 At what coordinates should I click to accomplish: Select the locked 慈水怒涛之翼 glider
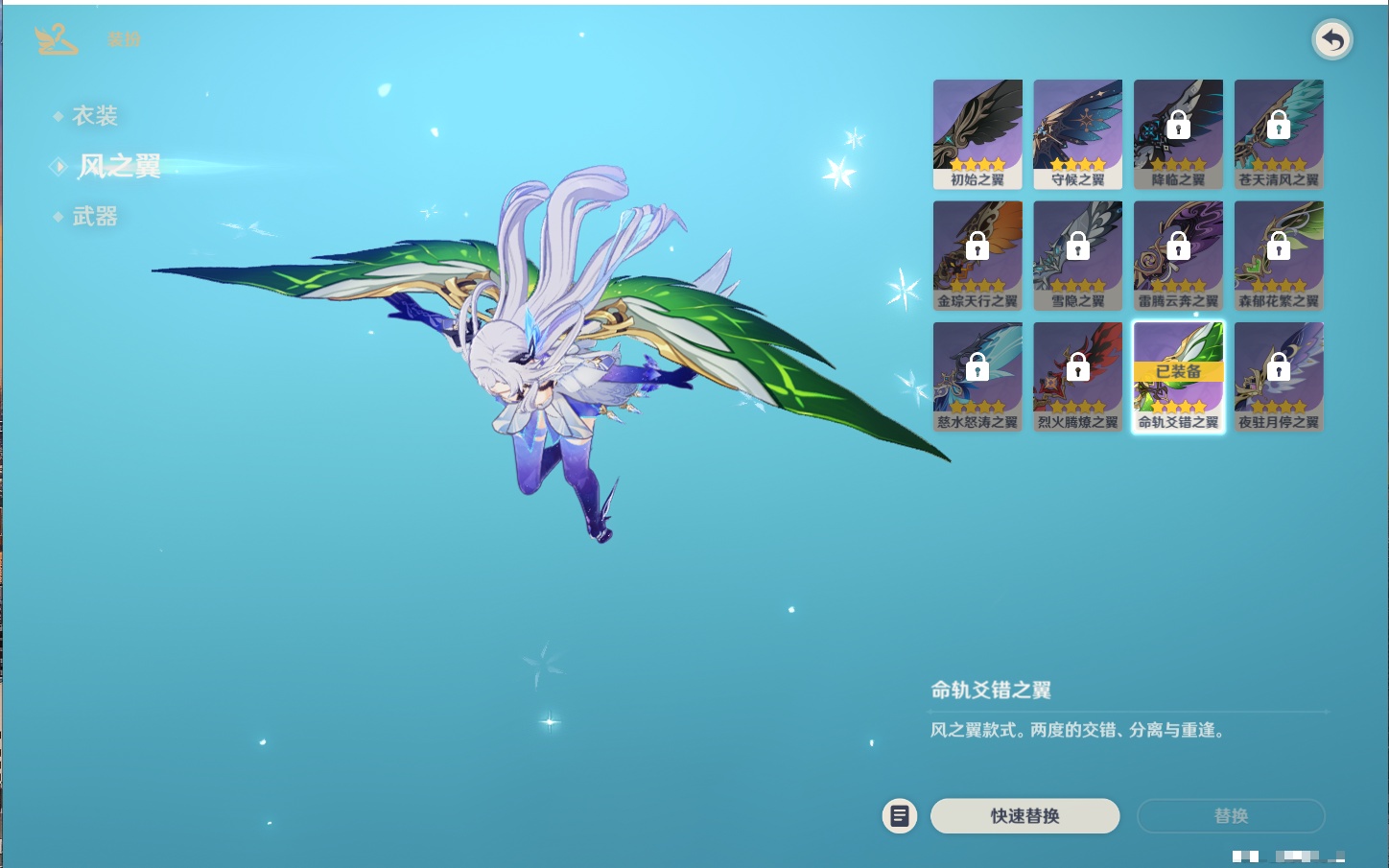pyautogui.click(x=977, y=377)
